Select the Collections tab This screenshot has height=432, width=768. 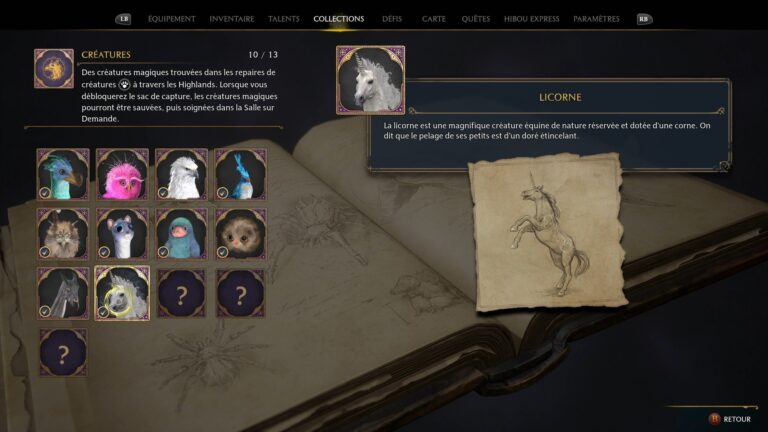[338, 19]
